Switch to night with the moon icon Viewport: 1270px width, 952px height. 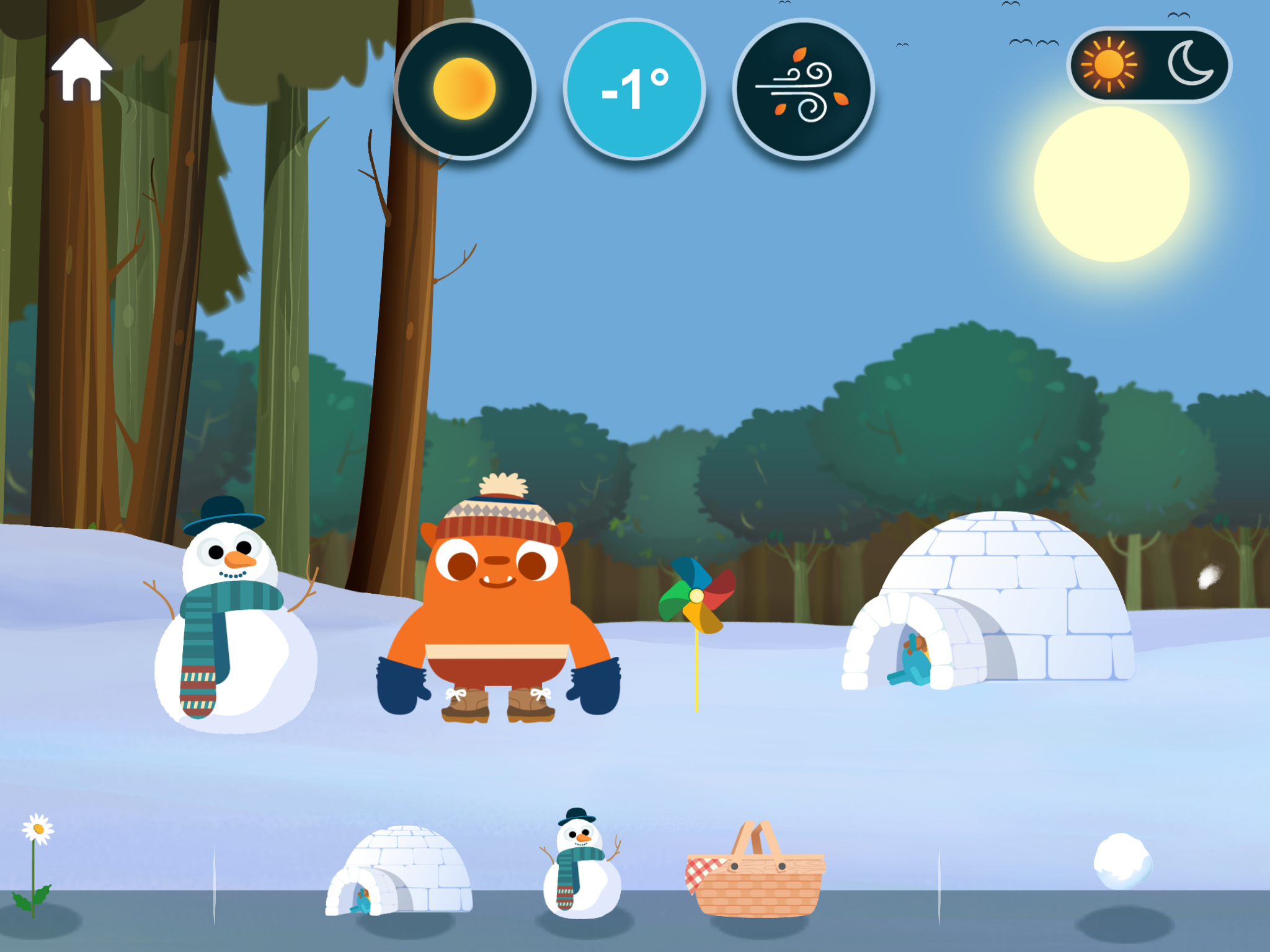click(1189, 64)
